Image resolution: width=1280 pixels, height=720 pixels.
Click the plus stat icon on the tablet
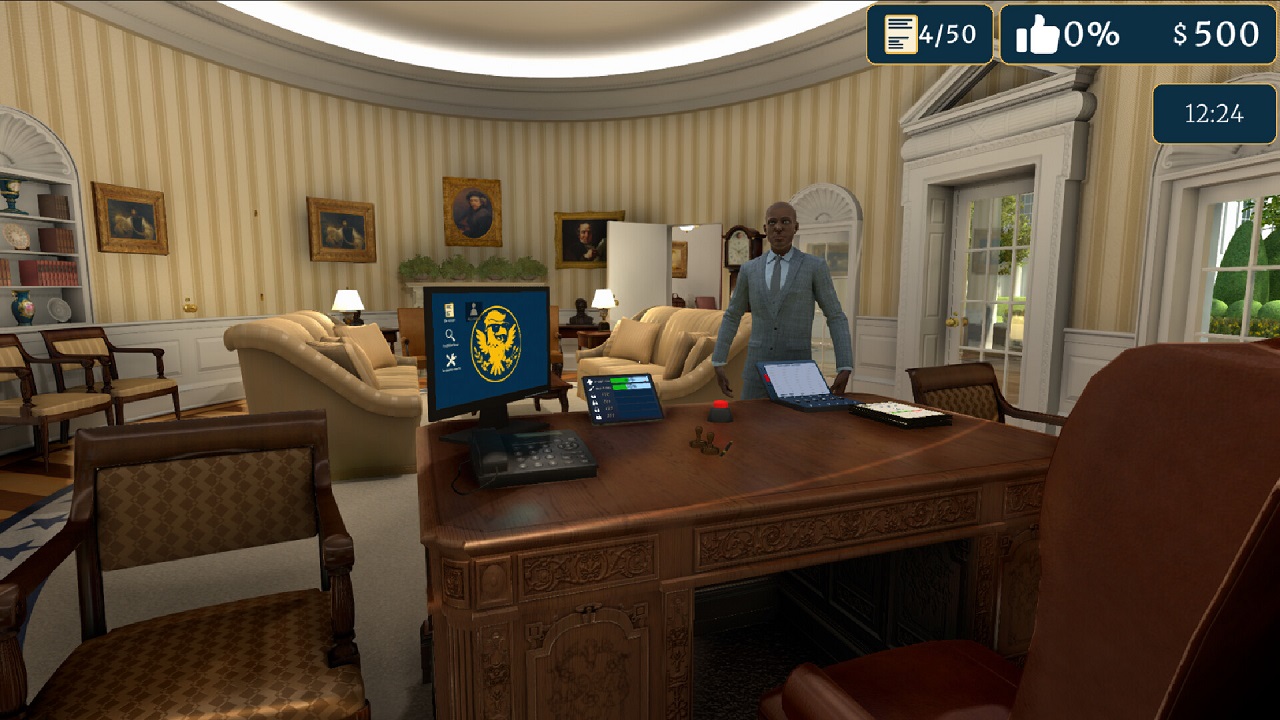pos(590,380)
